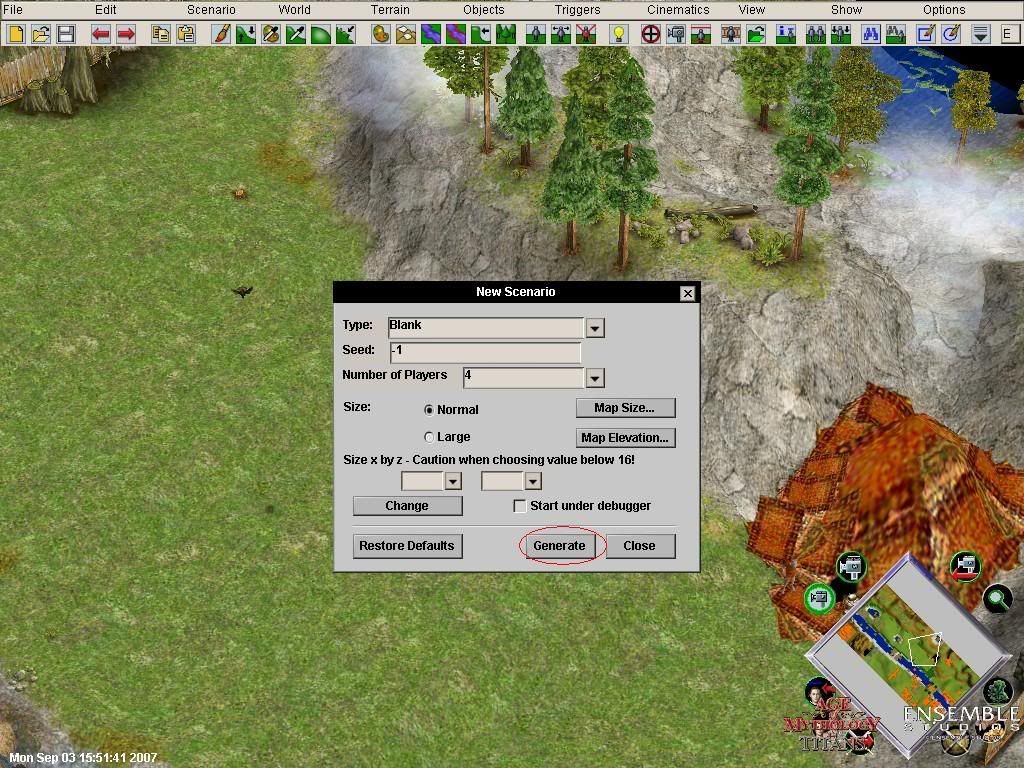
Task: Select the Large size option
Action: pos(430,437)
